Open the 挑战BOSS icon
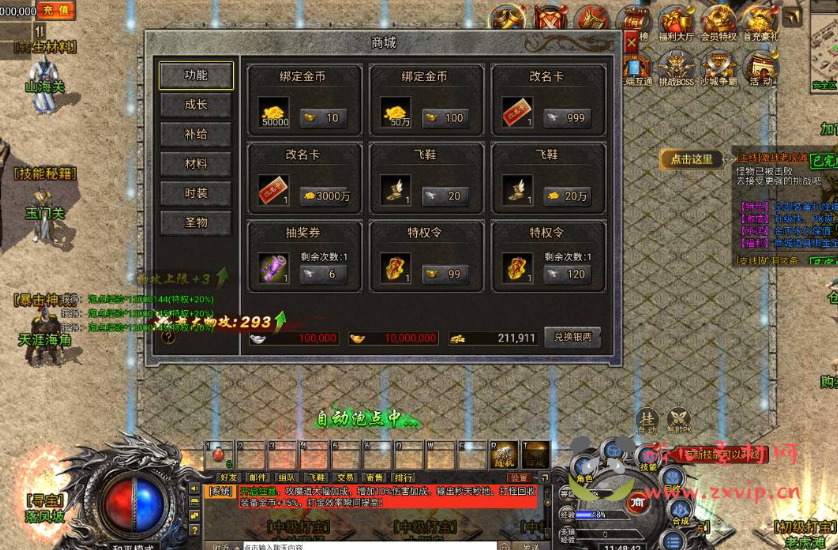This screenshot has width=838, height=550. pos(679,68)
